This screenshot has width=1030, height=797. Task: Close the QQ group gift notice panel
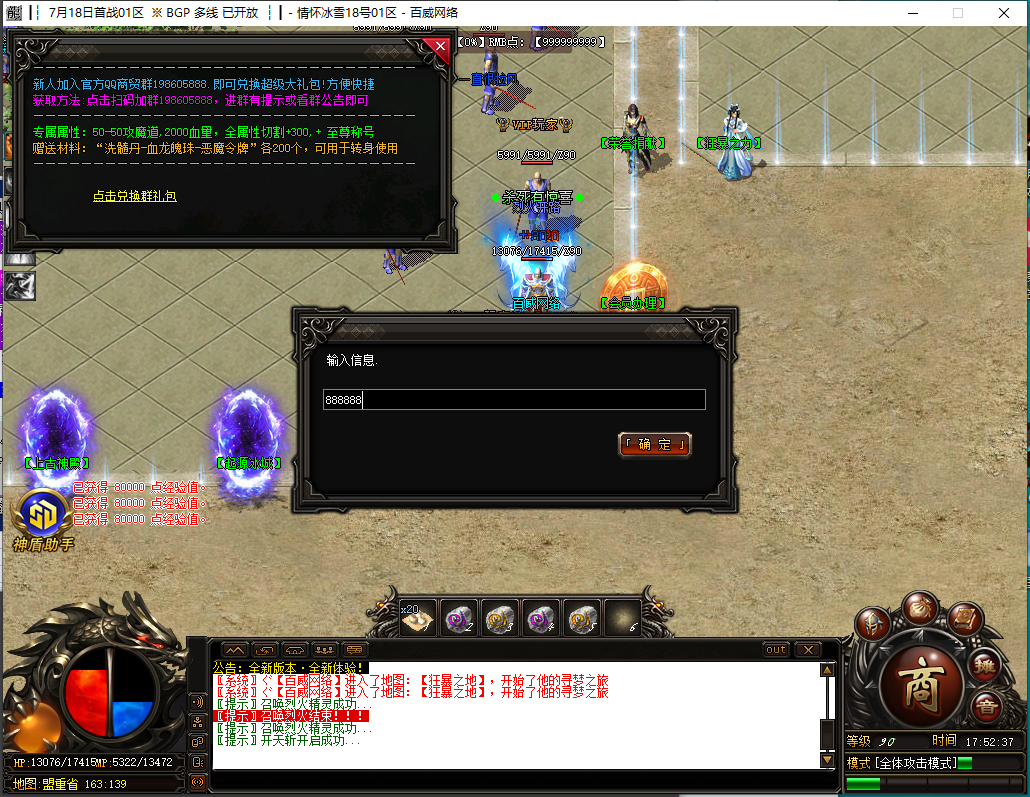pyautogui.click(x=440, y=46)
